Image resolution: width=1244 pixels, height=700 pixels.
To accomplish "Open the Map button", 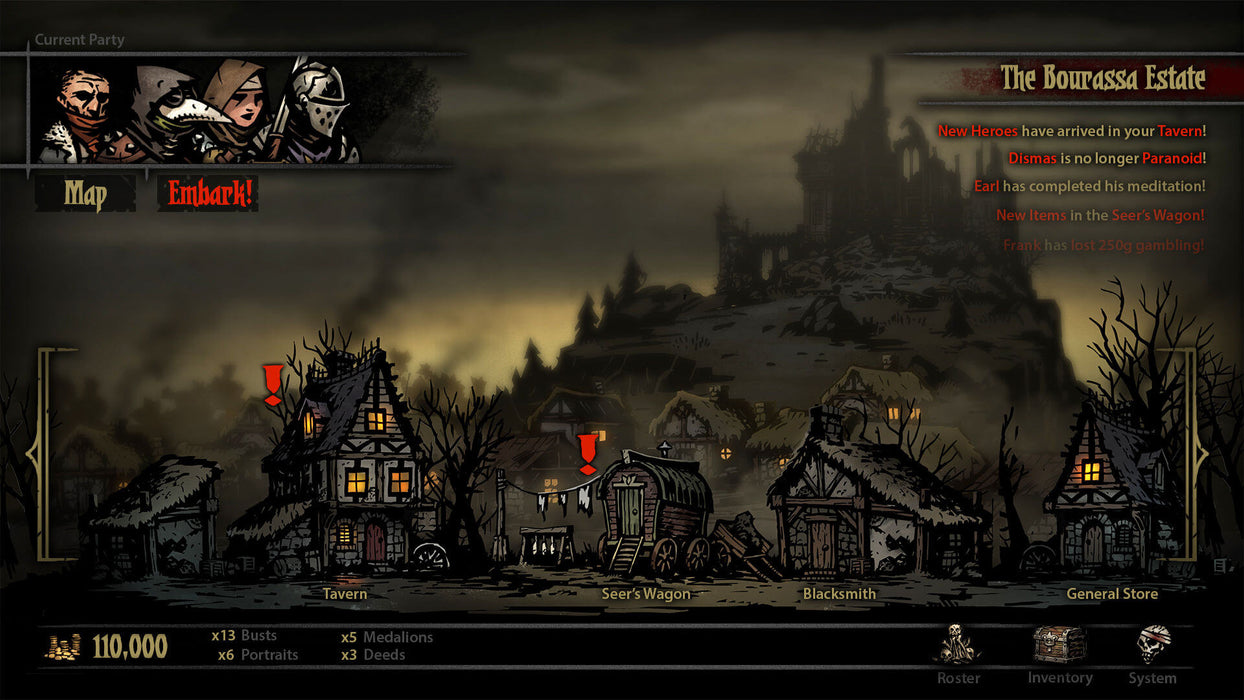I will pyautogui.click(x=85, y=194).
